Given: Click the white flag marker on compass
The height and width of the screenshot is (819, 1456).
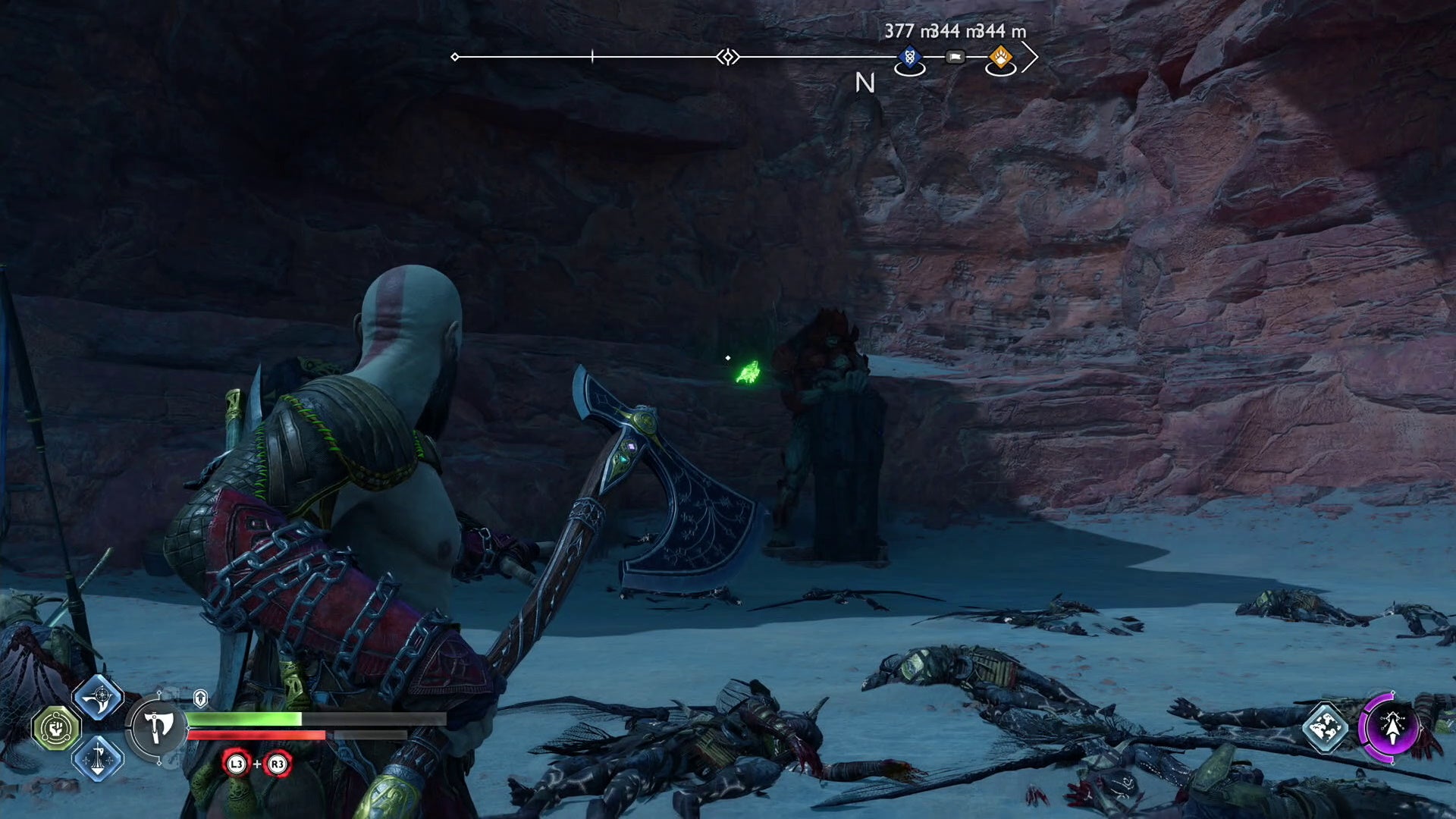Looking at the screenshot, I should click(x=955, y=57).
